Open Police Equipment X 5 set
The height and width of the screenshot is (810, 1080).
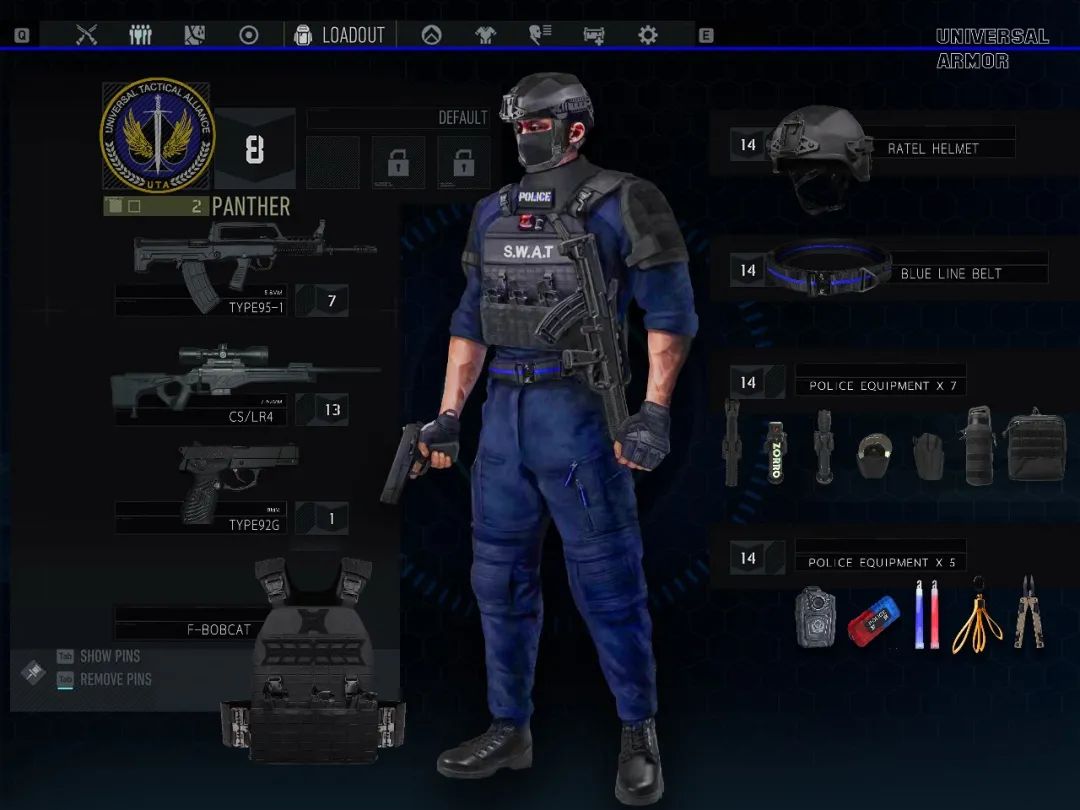(x=880, y=562)
